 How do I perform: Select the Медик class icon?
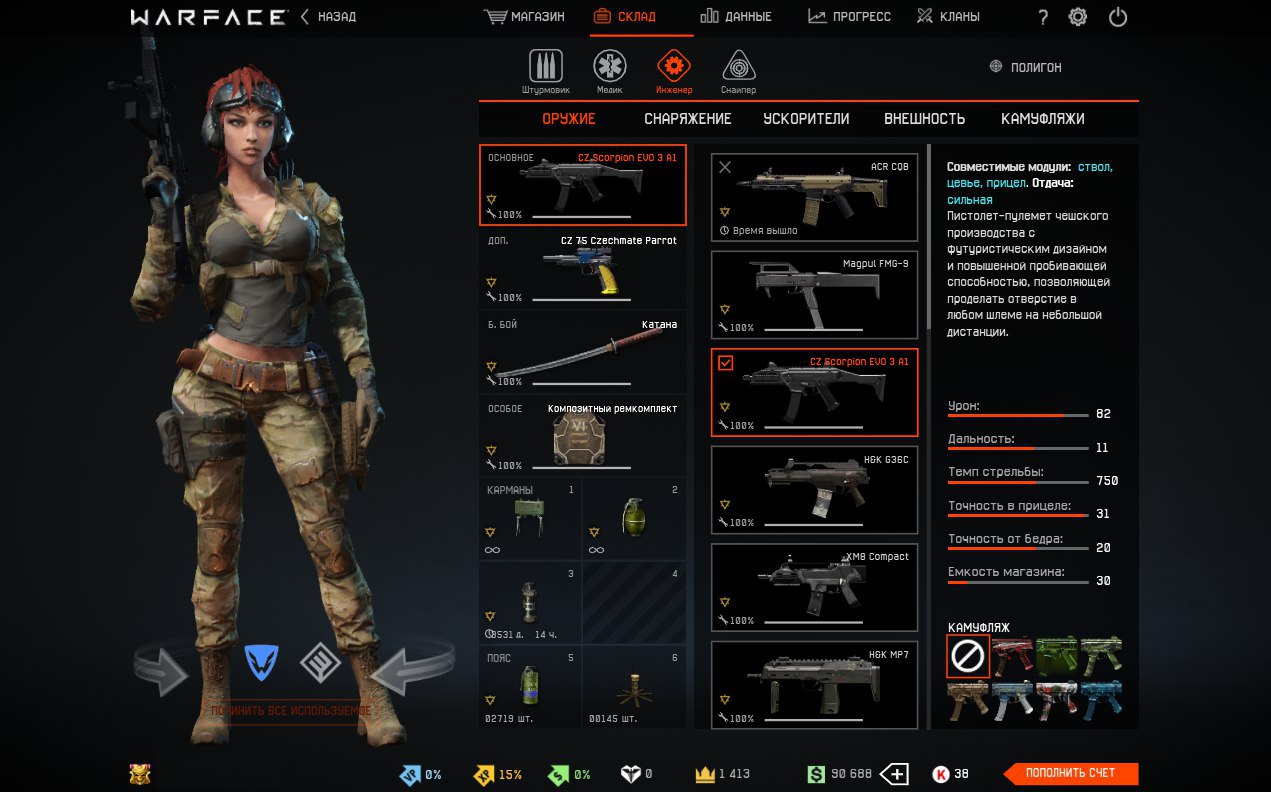610,68
